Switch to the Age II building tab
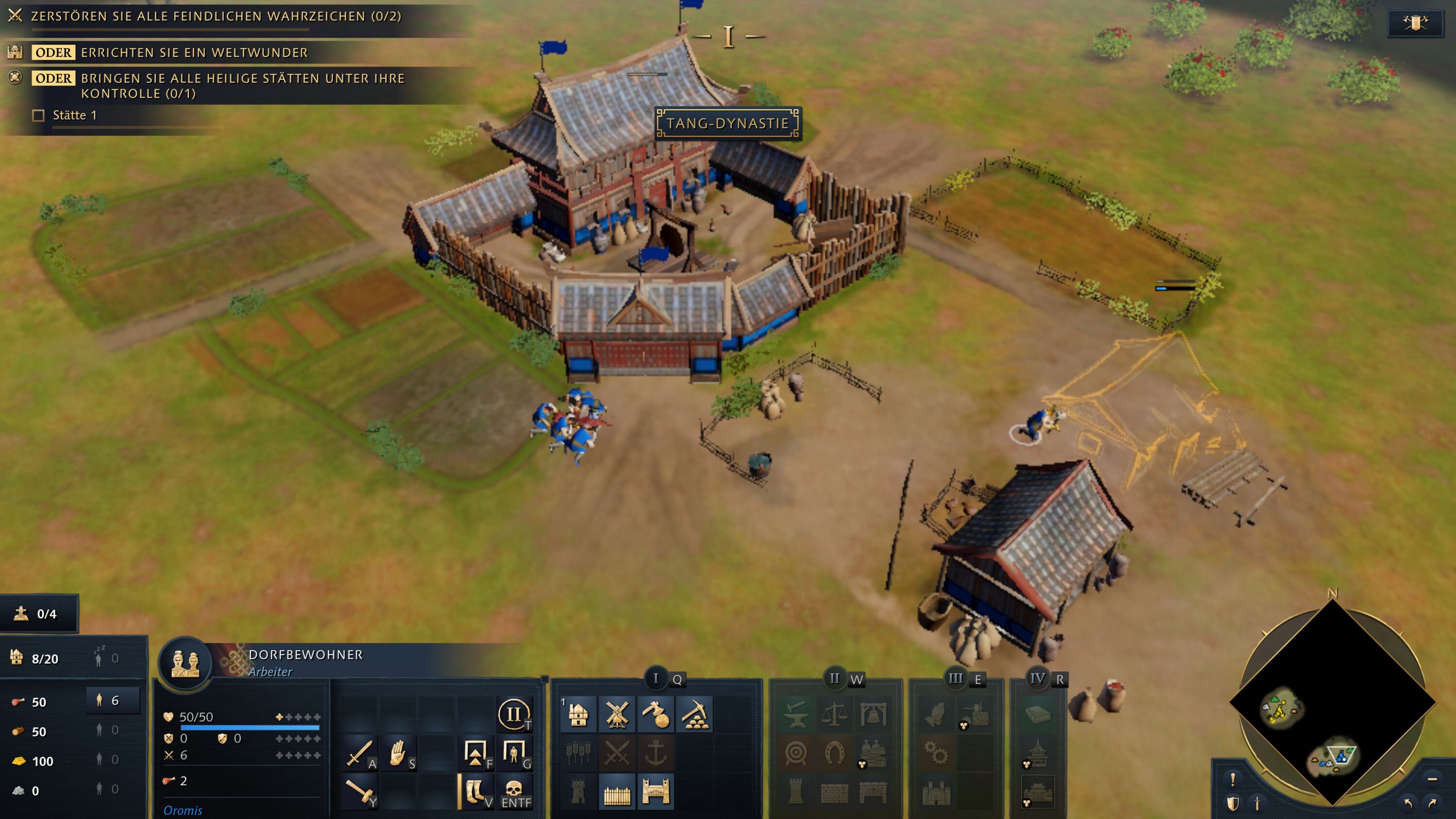 [835, 678]
